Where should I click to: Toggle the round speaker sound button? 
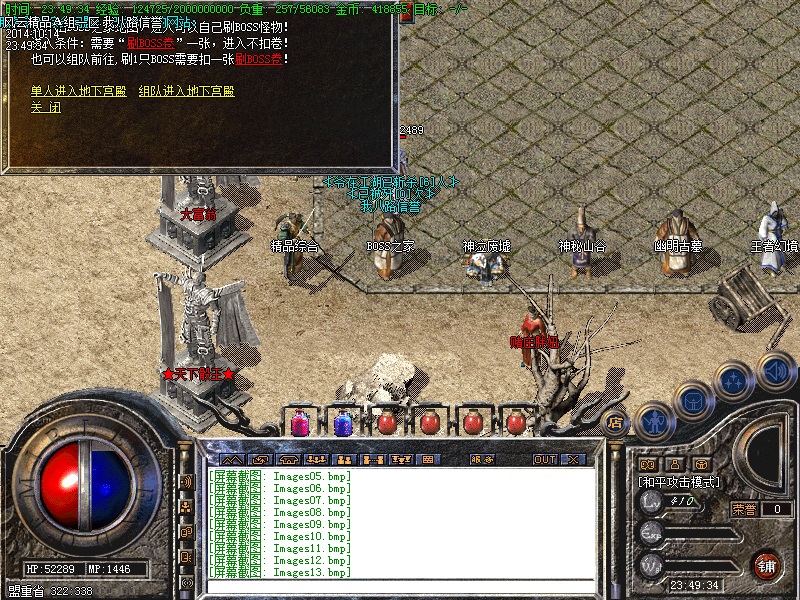[775, 370]
